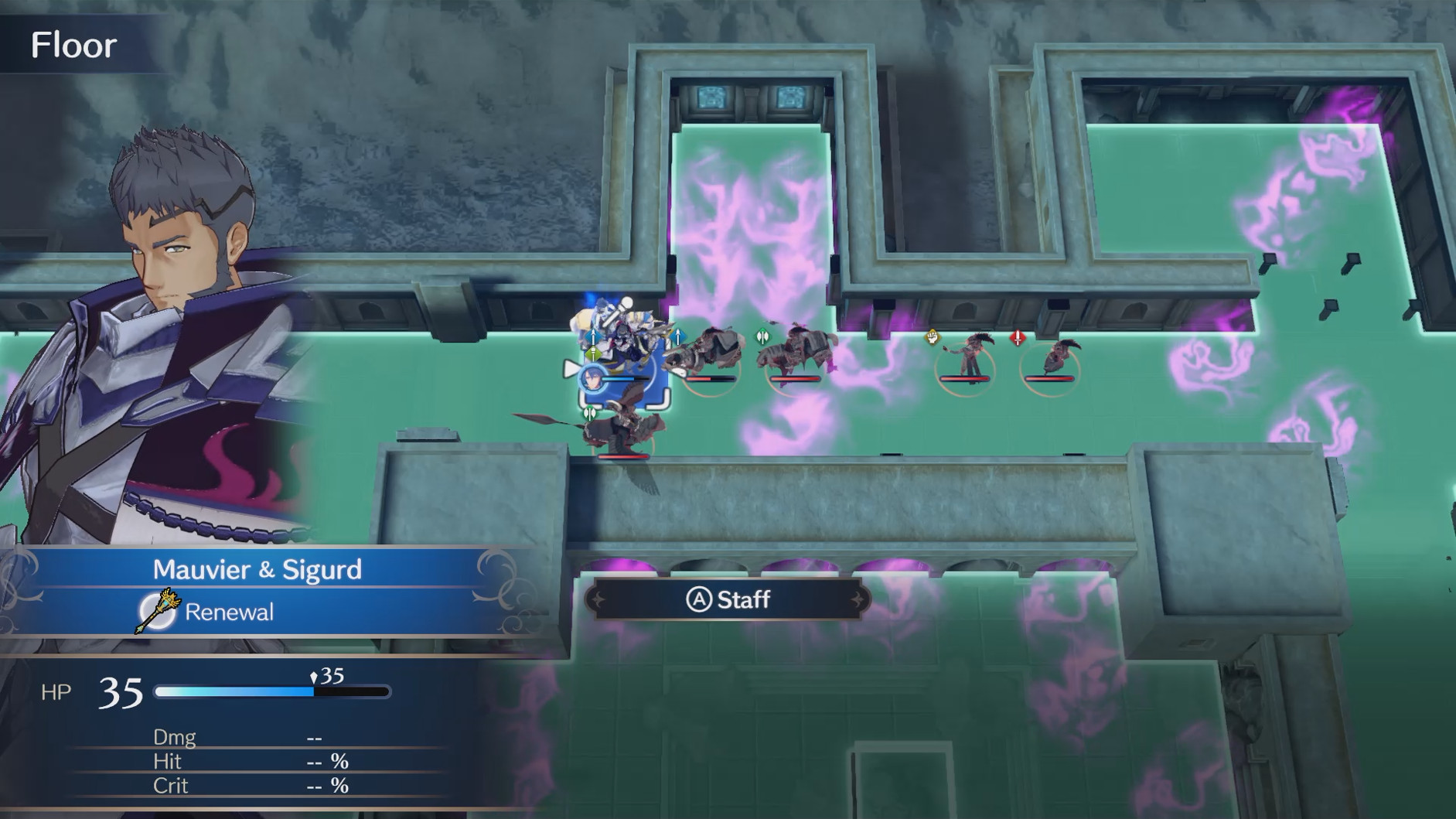Screen dimensions: 1456x819
Task: Click Sigurd's circular emblem portrait on the cursor
Action: pyautogui.click(x=592, y=377)
